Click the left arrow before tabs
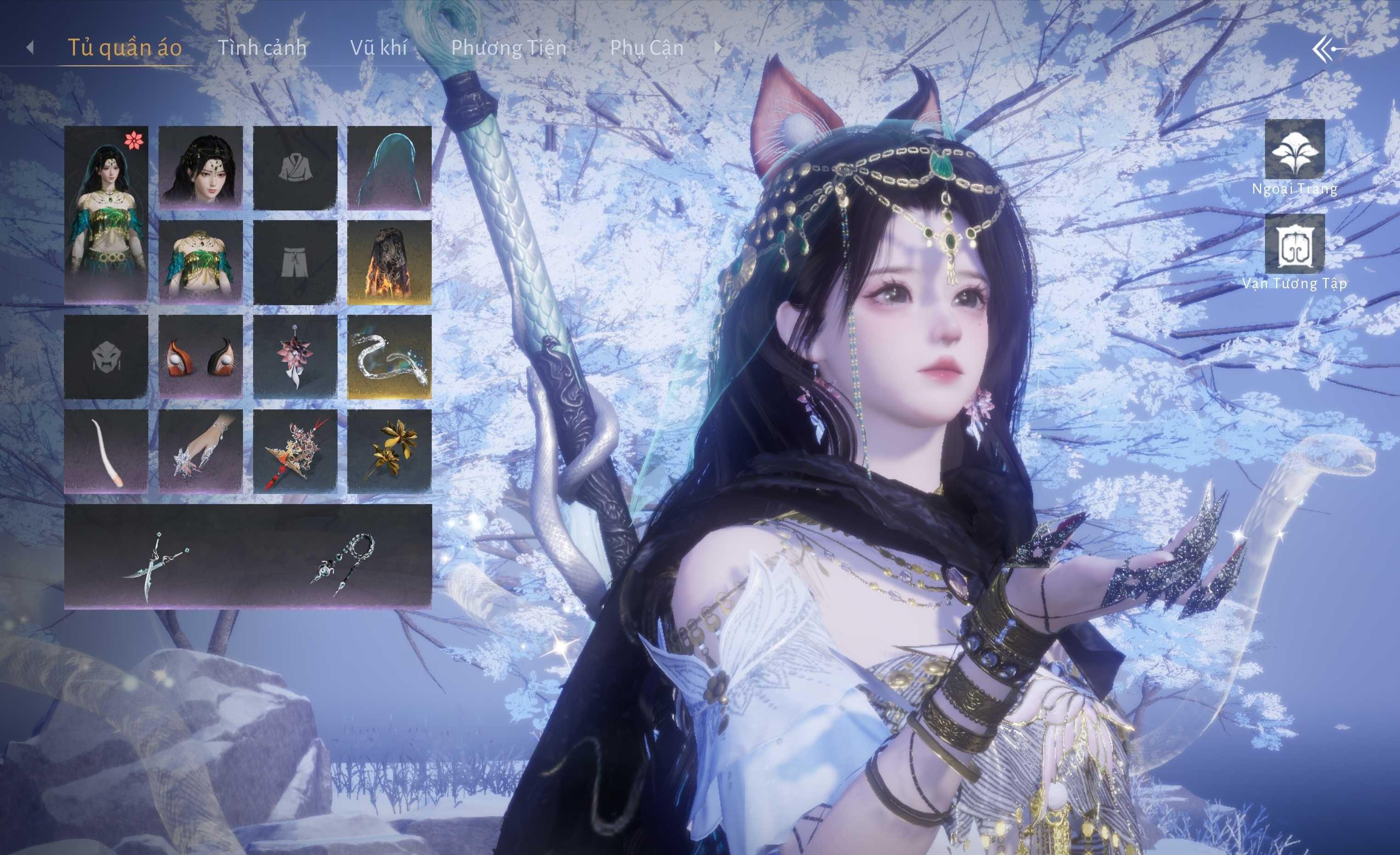The height and width of the screenshot is (855, 1400). 30,48
